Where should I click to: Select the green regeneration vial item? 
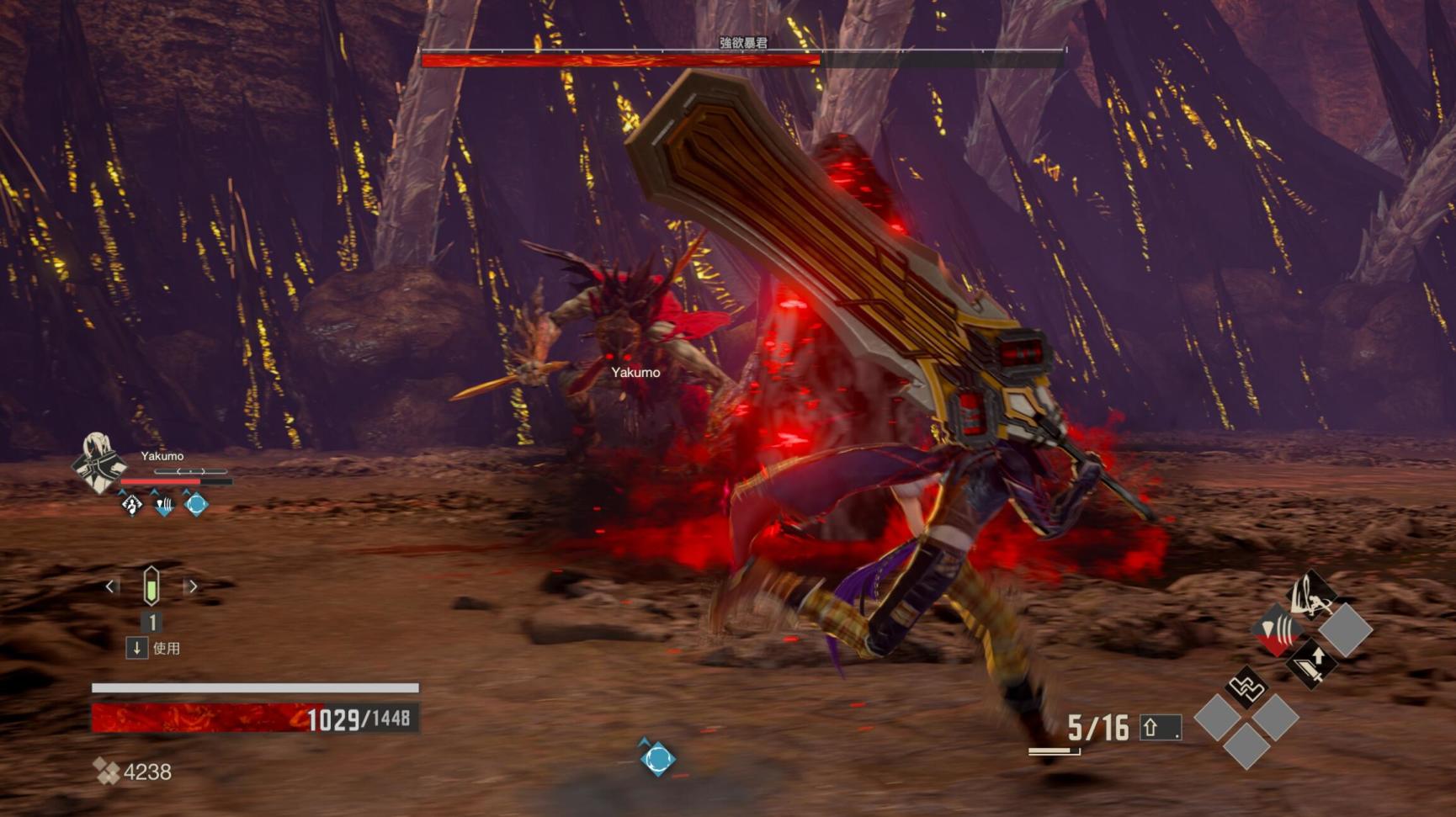click(x=151, y=586)
